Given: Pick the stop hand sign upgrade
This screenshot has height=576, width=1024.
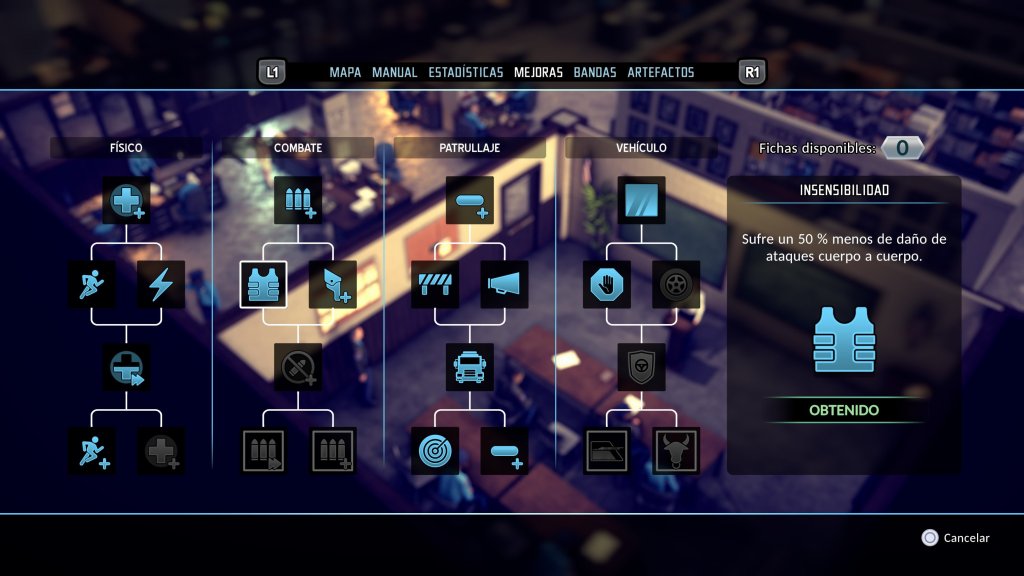Looking at the screenshot, I should click(607, 285).
